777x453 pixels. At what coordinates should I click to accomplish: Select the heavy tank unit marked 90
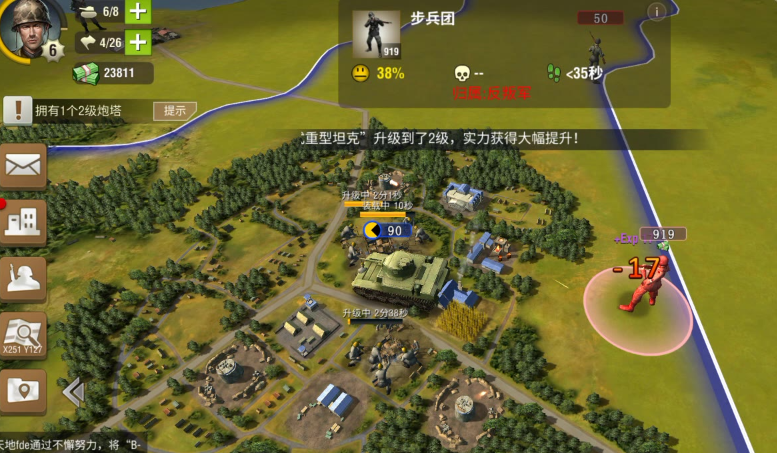tap(397, 274)
